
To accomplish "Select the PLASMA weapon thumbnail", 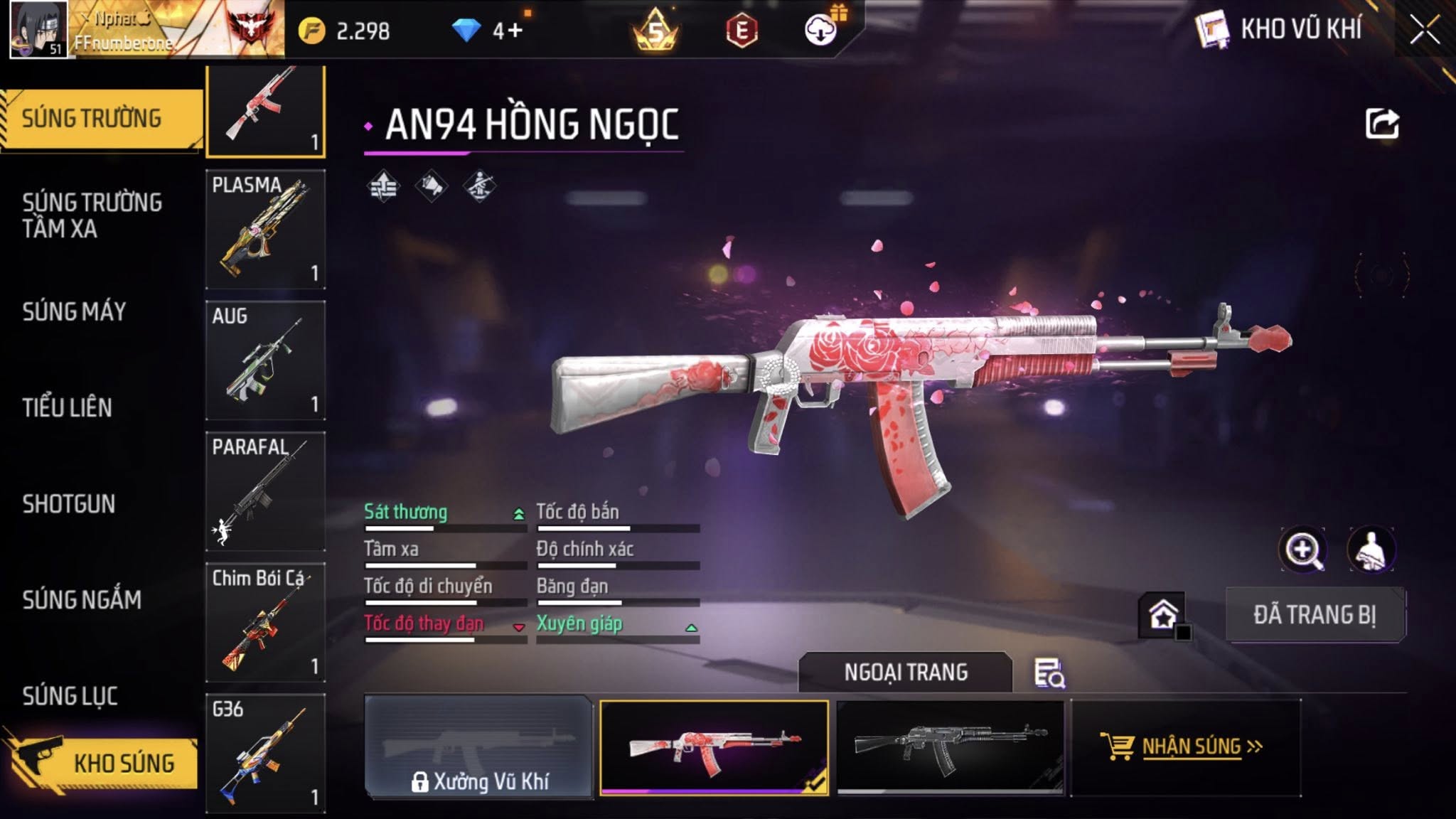I will [x=265, y=229].
